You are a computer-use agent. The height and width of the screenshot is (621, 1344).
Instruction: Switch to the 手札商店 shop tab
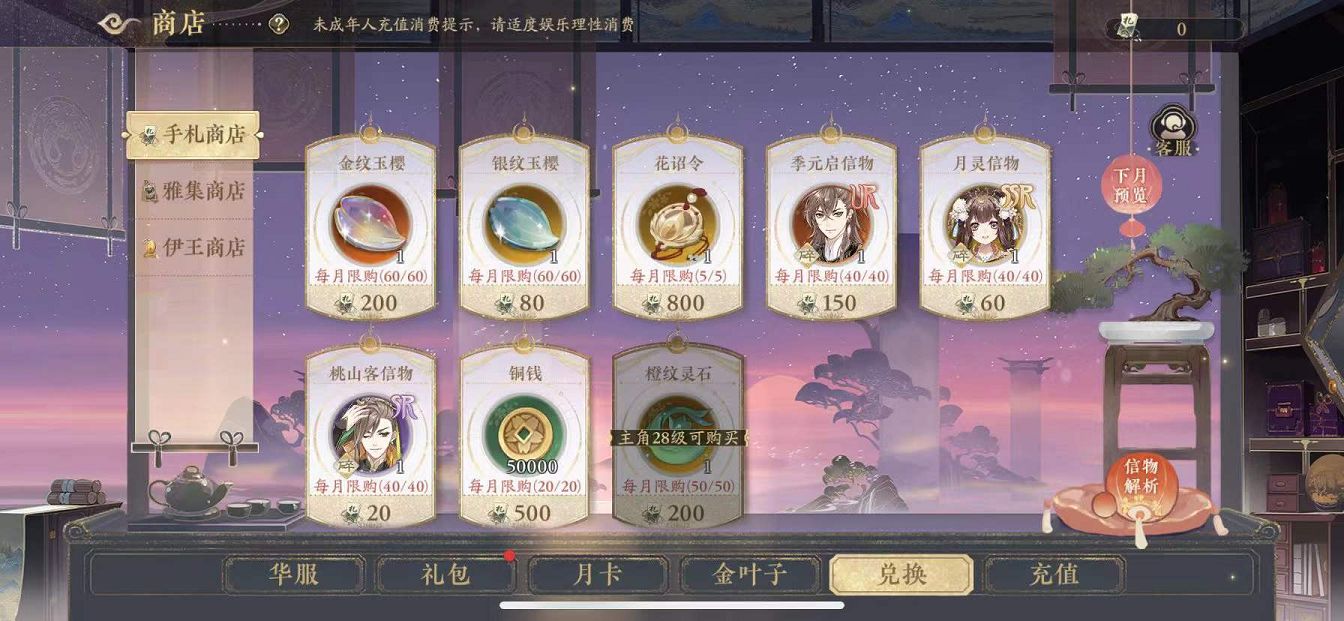tap(194, 135)
